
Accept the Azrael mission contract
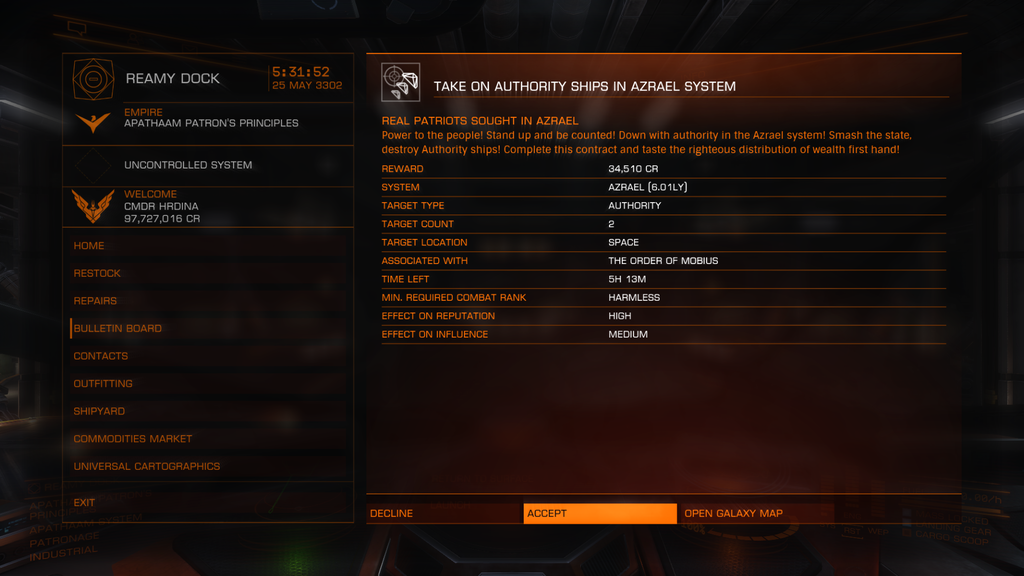tap(599, 513)
